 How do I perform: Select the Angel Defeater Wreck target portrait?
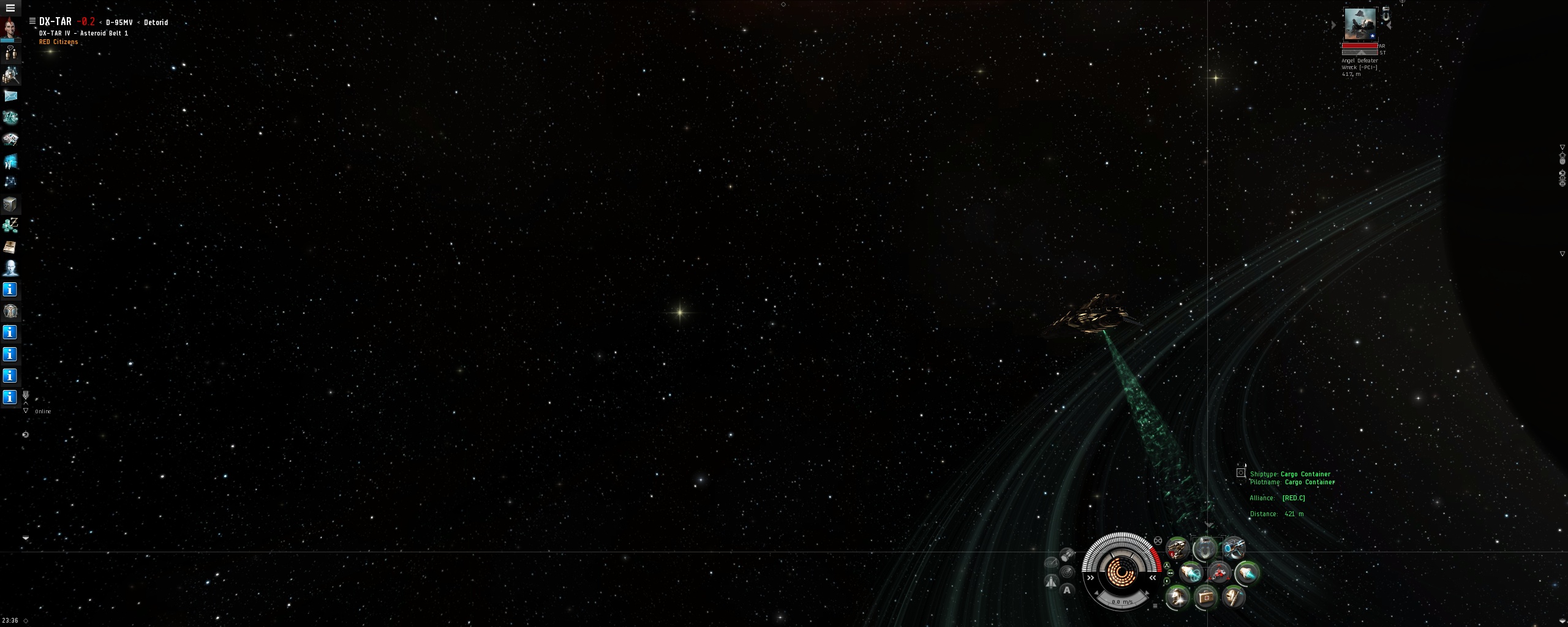click(1360, 24)
